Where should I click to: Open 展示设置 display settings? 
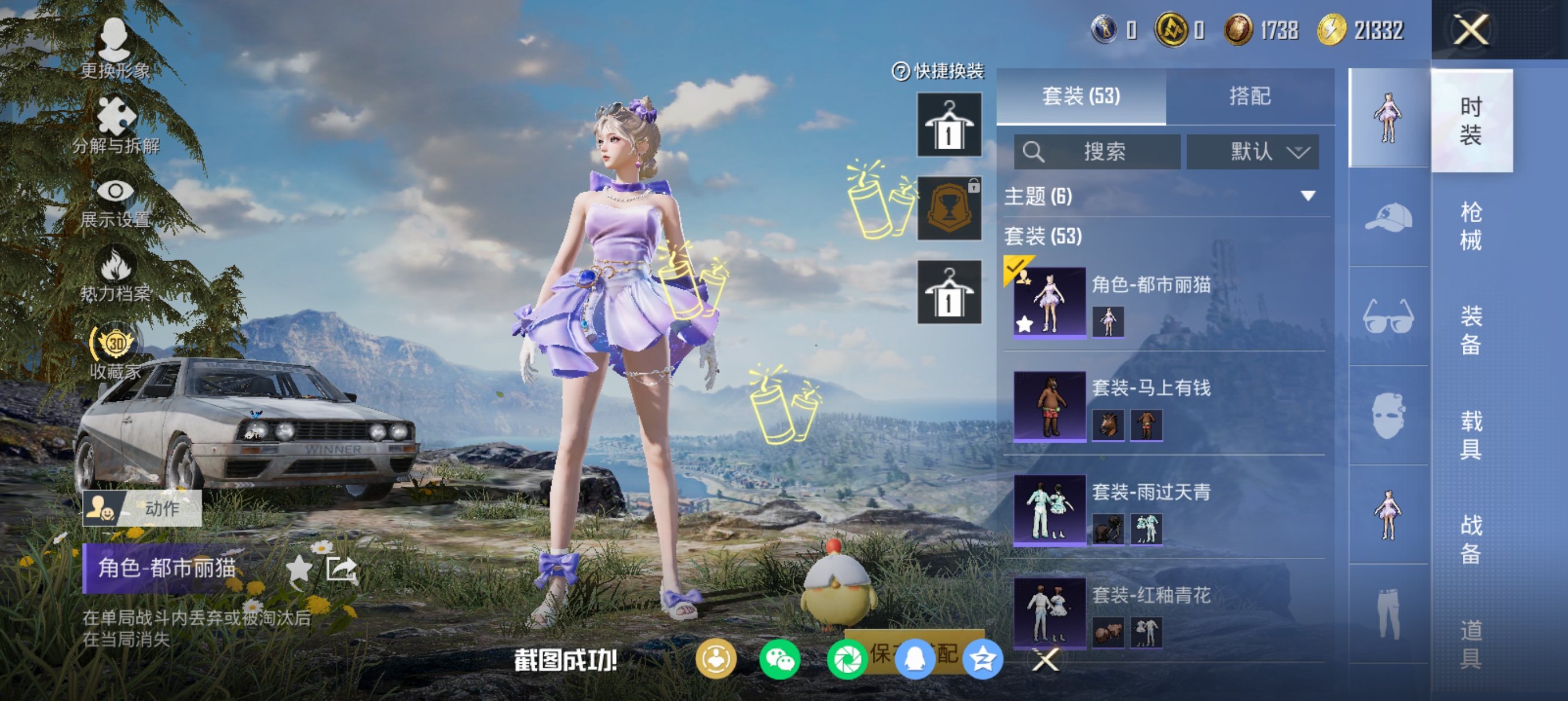click(115, 202)
